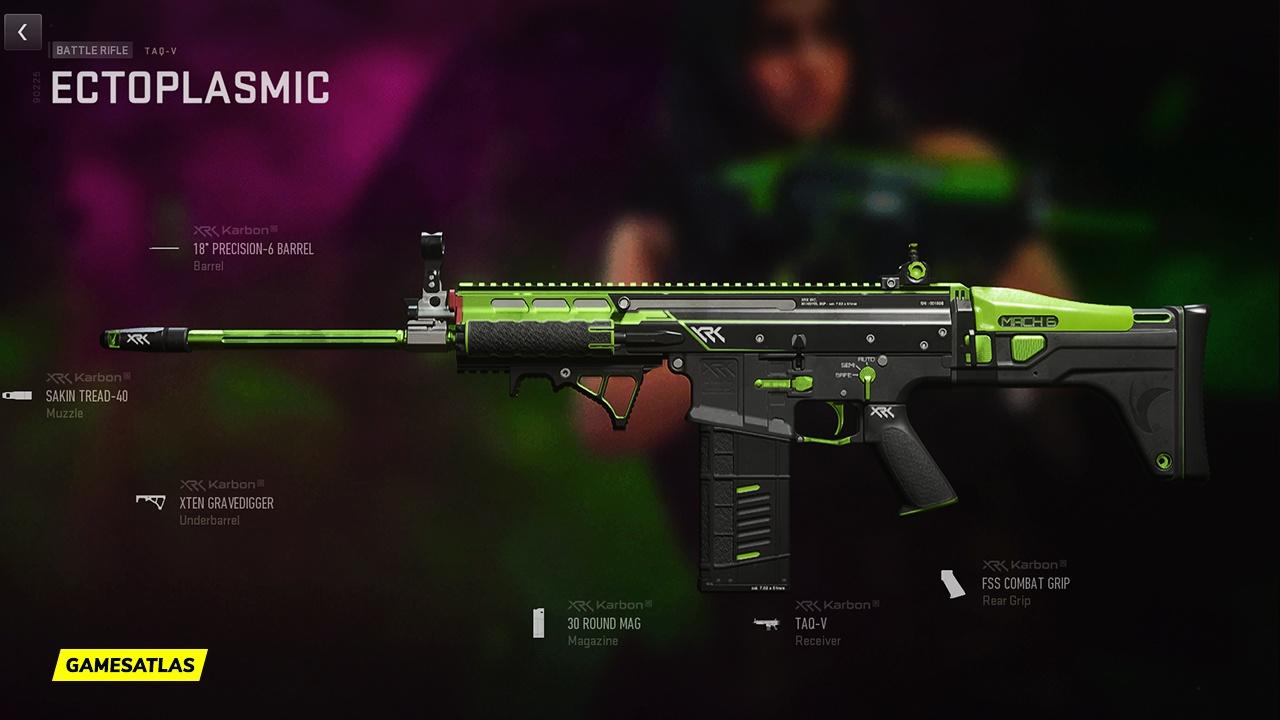Click the TAQ-V receiver entry
Viewport: 1280px width, 720px height.
pyautogui.click(x=810, y=623)
